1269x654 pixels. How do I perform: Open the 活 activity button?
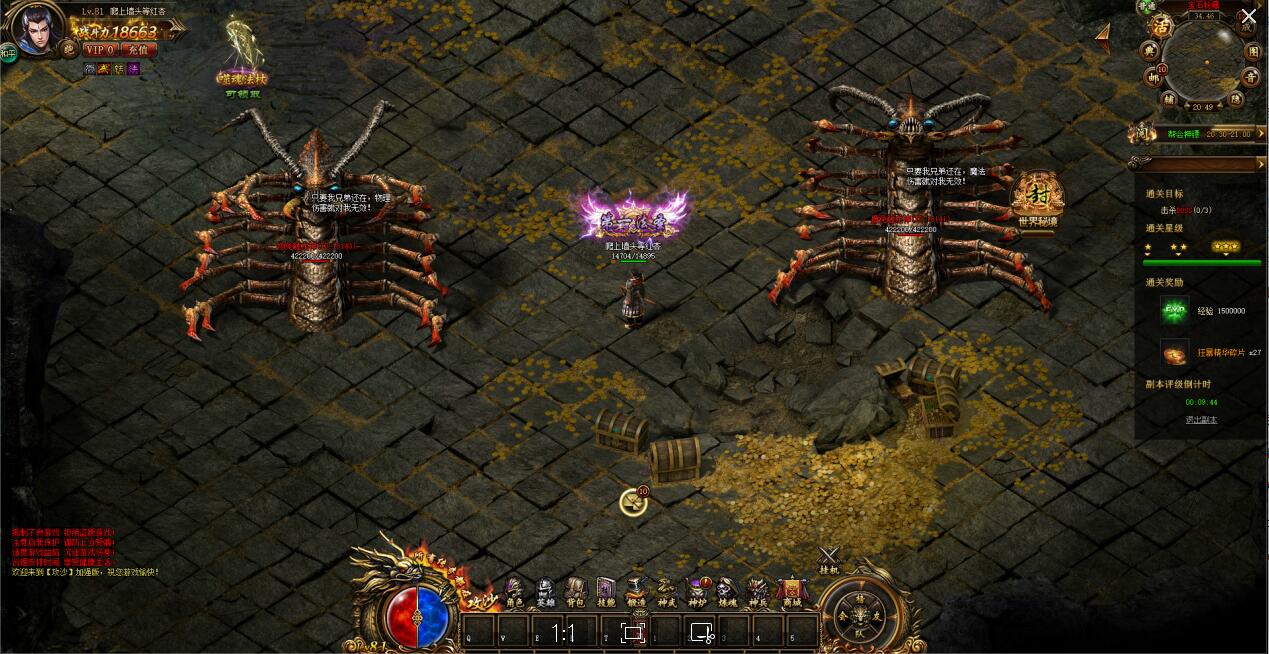point(1161,26)
